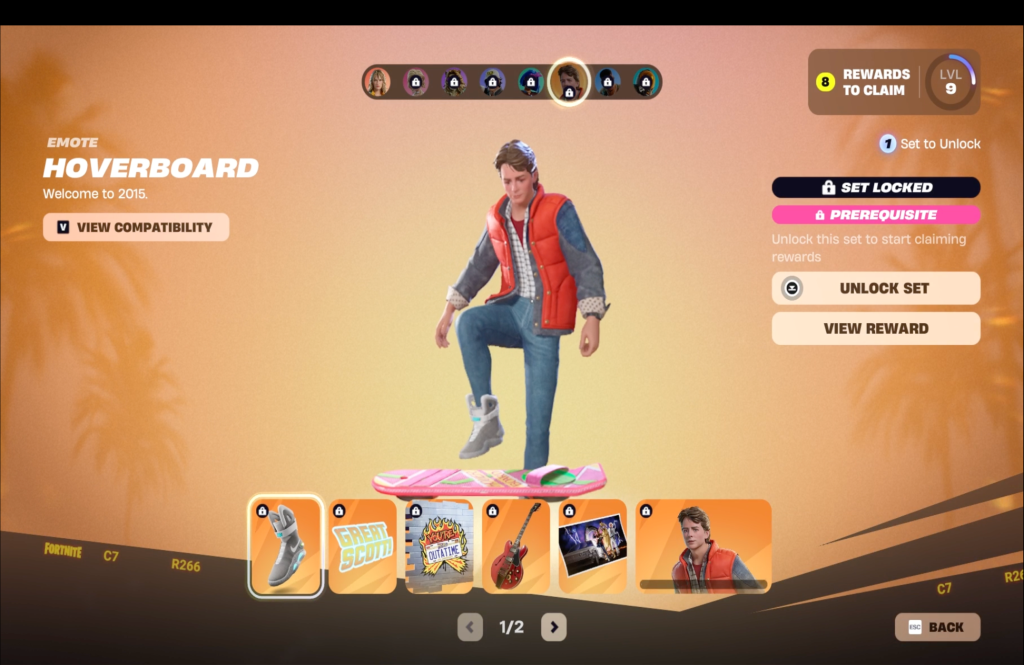Viewport: 1024px width, 665px height.
Task: Advance to the next rewards page
Action: (x=553, y=627)
